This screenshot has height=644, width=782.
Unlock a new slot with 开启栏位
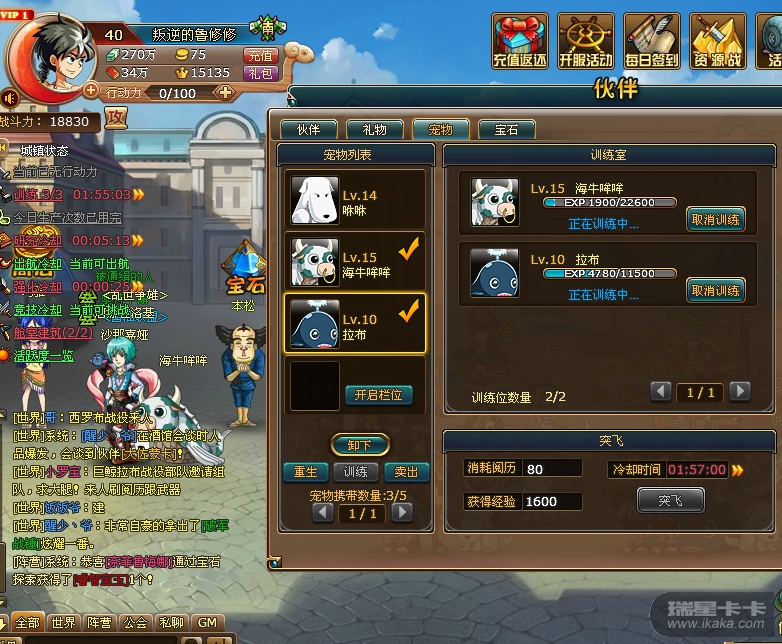tap(379, 394)
